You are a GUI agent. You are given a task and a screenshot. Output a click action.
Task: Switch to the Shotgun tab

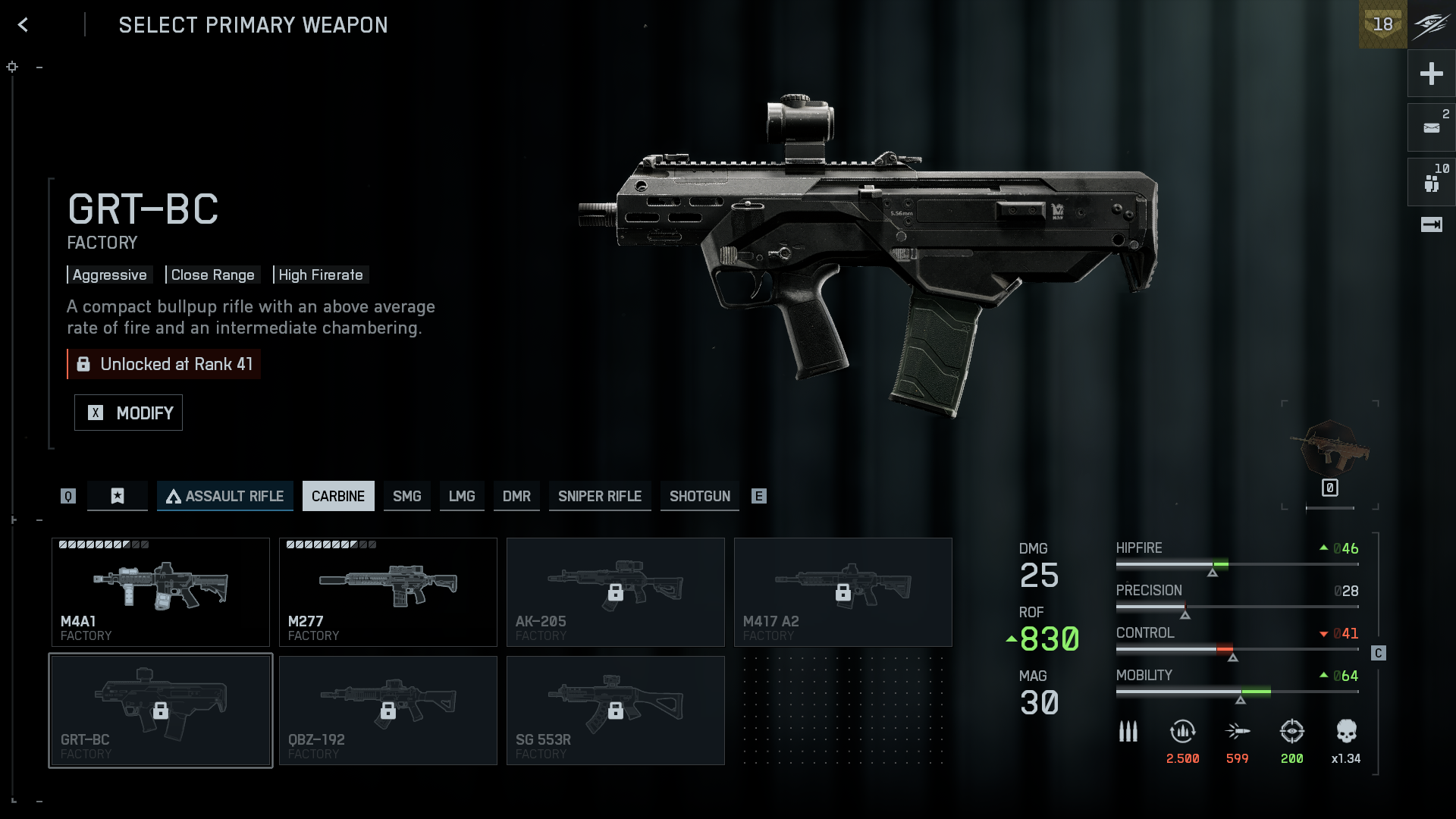[699, 496]
